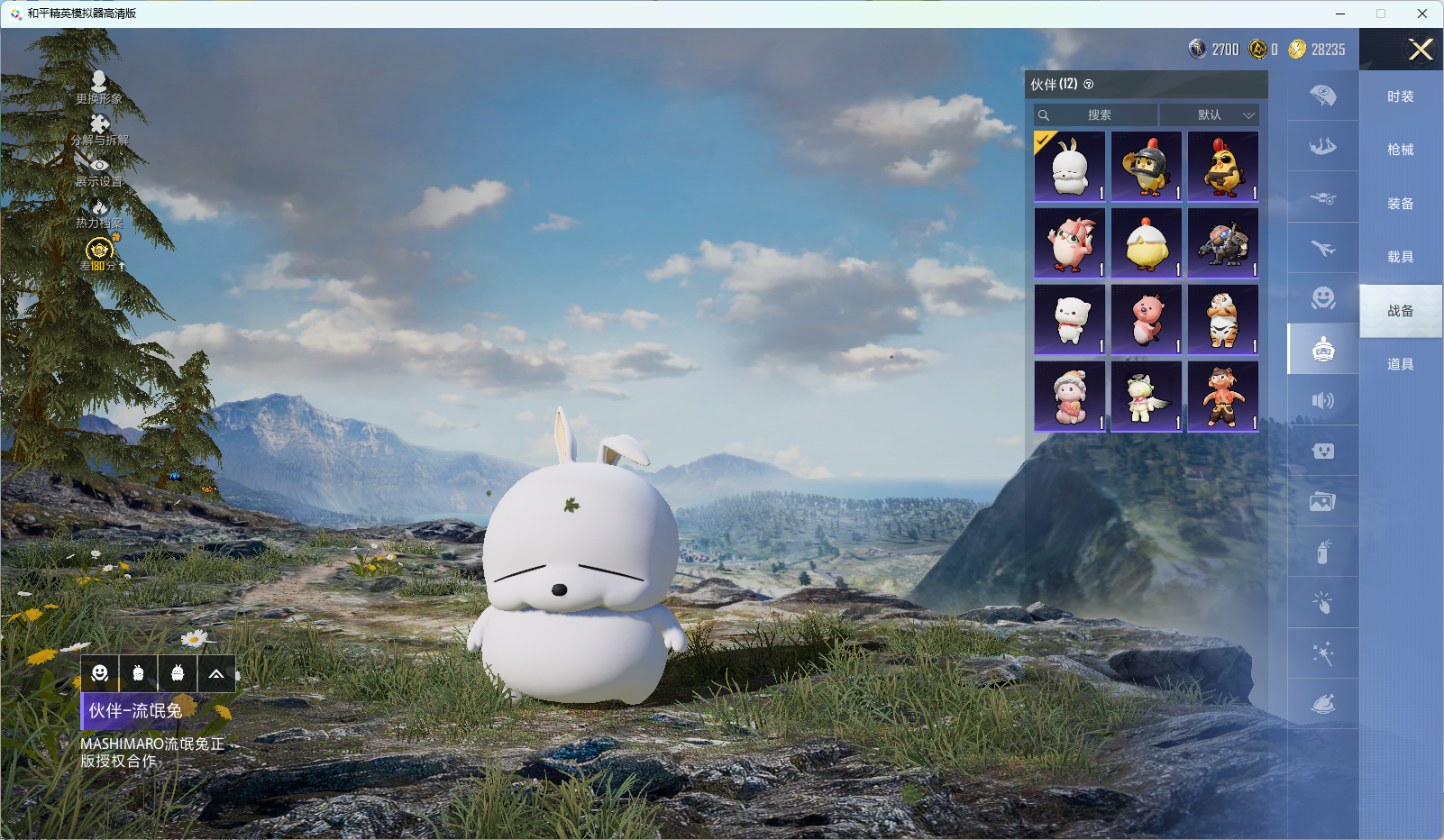This screenshot has height=840, width=1444.
Task: Switch to the 时装 tab
Action: [1400, 96]
